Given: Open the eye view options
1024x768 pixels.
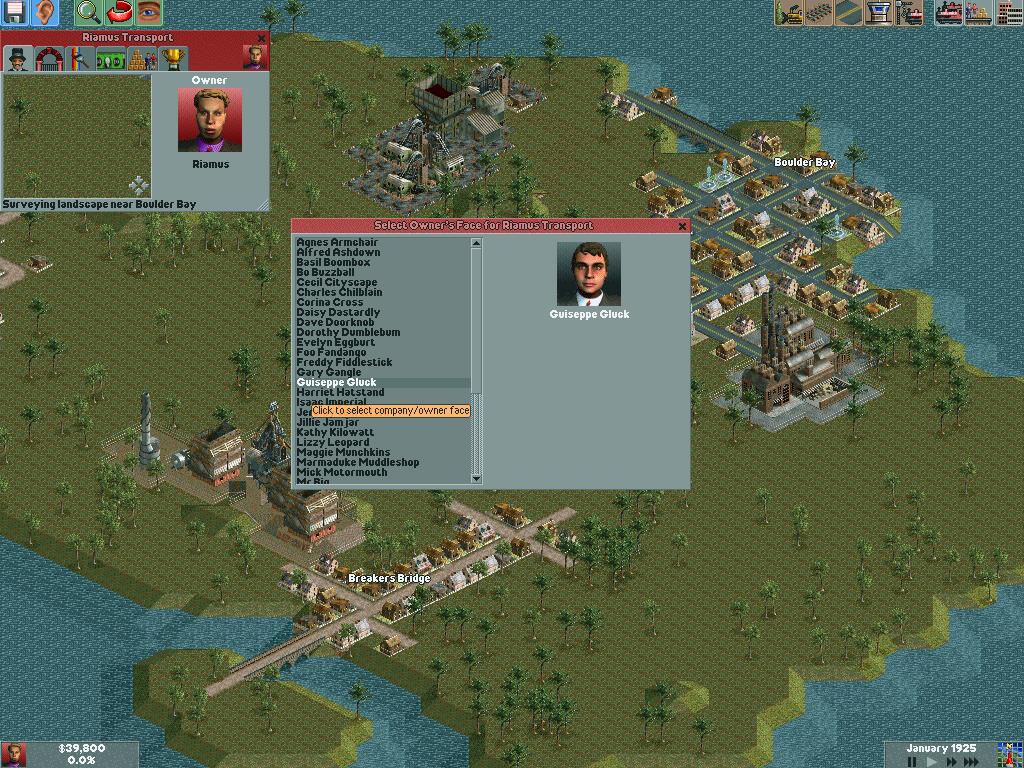Looking at the screenshot, I should (x=149, y=13).
